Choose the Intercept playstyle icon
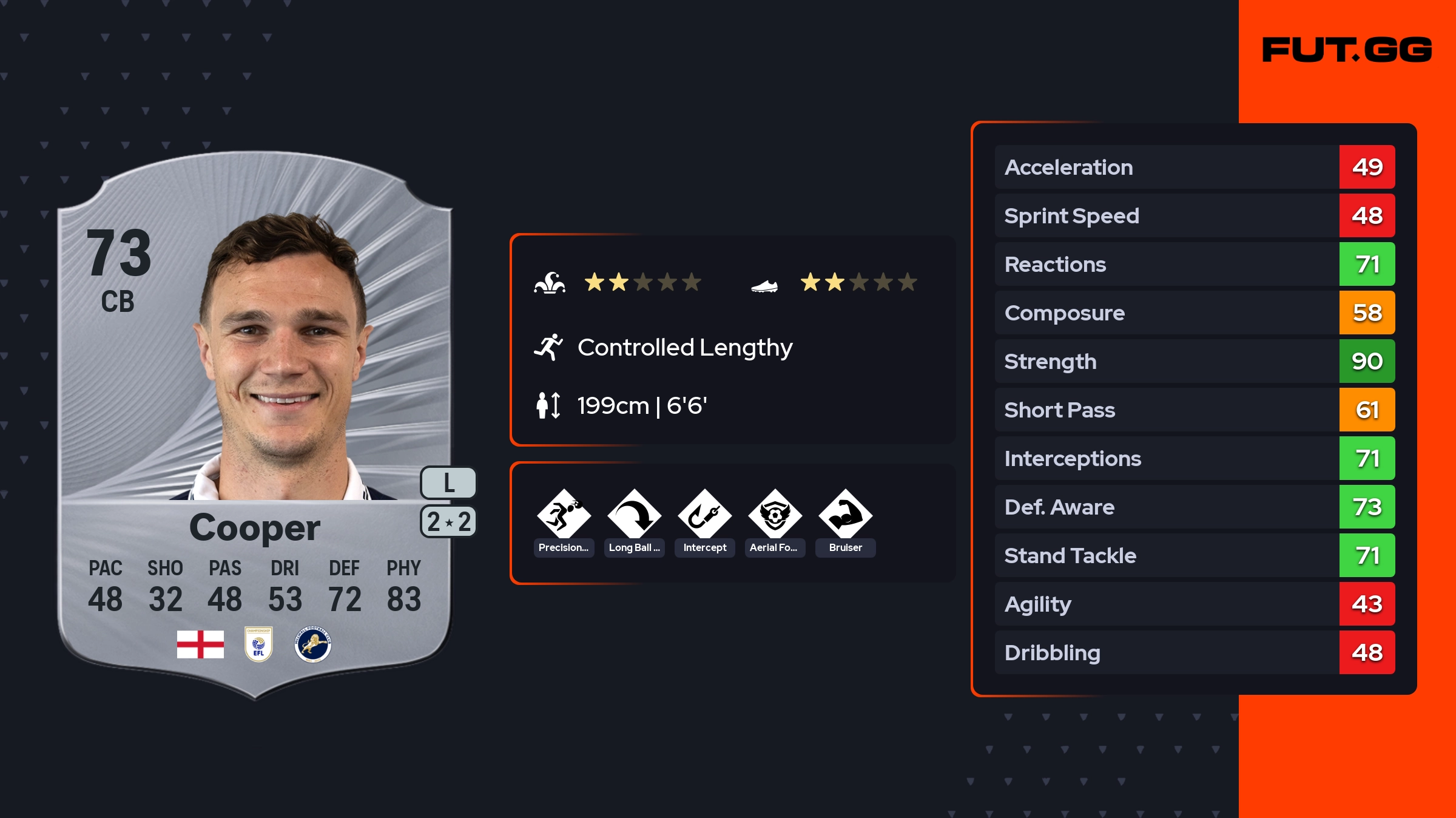This screenshot has width=1456, height=818. pyautogui.click(x=704, y=516)
